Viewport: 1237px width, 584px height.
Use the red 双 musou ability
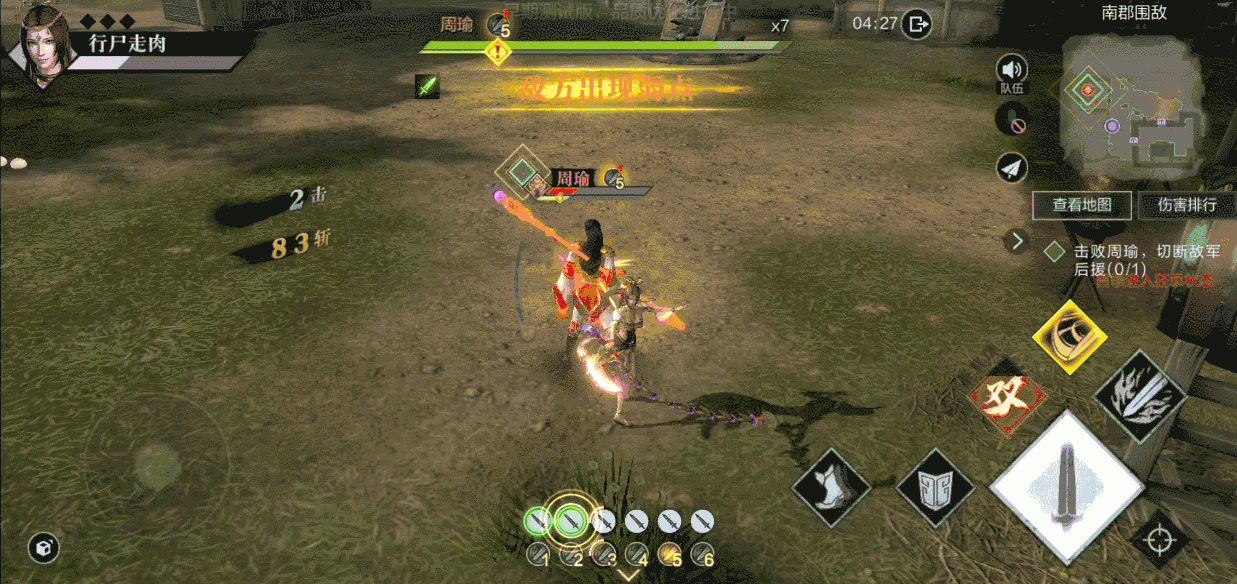pyautogui.click(x=1007, y=396)
